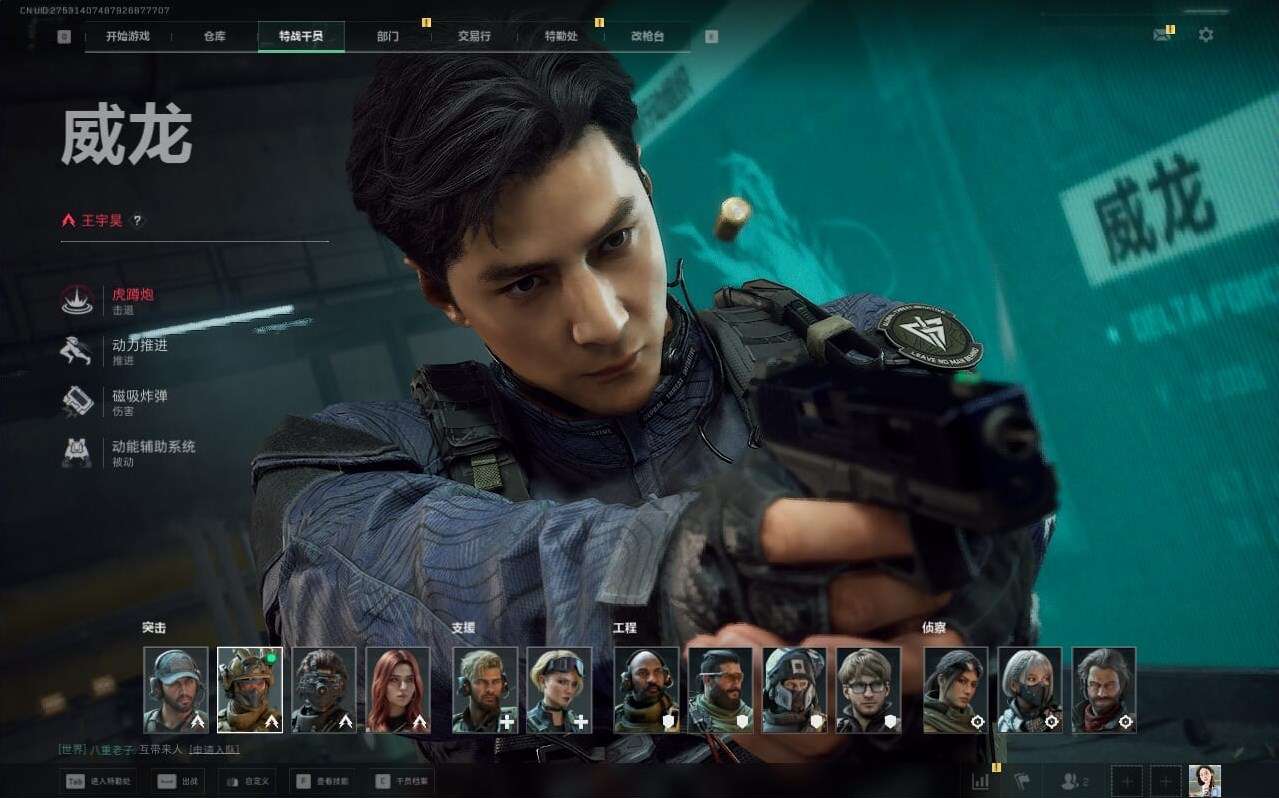This screenshot has width=1279, height=798.
Task: Go to the 部门 tab
Action: [388, 36]
